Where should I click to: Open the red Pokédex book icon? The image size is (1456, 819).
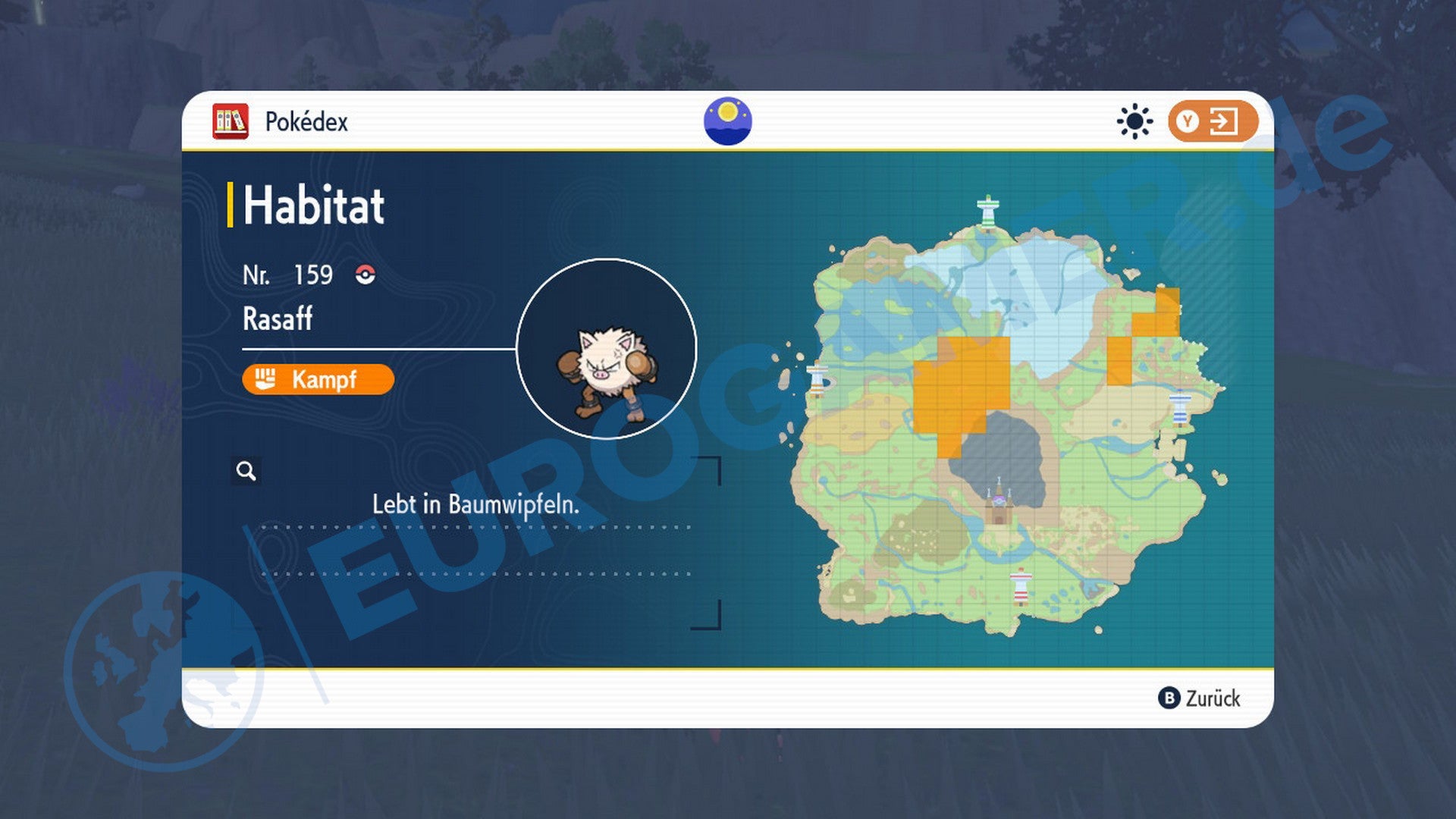coord(231,120)
